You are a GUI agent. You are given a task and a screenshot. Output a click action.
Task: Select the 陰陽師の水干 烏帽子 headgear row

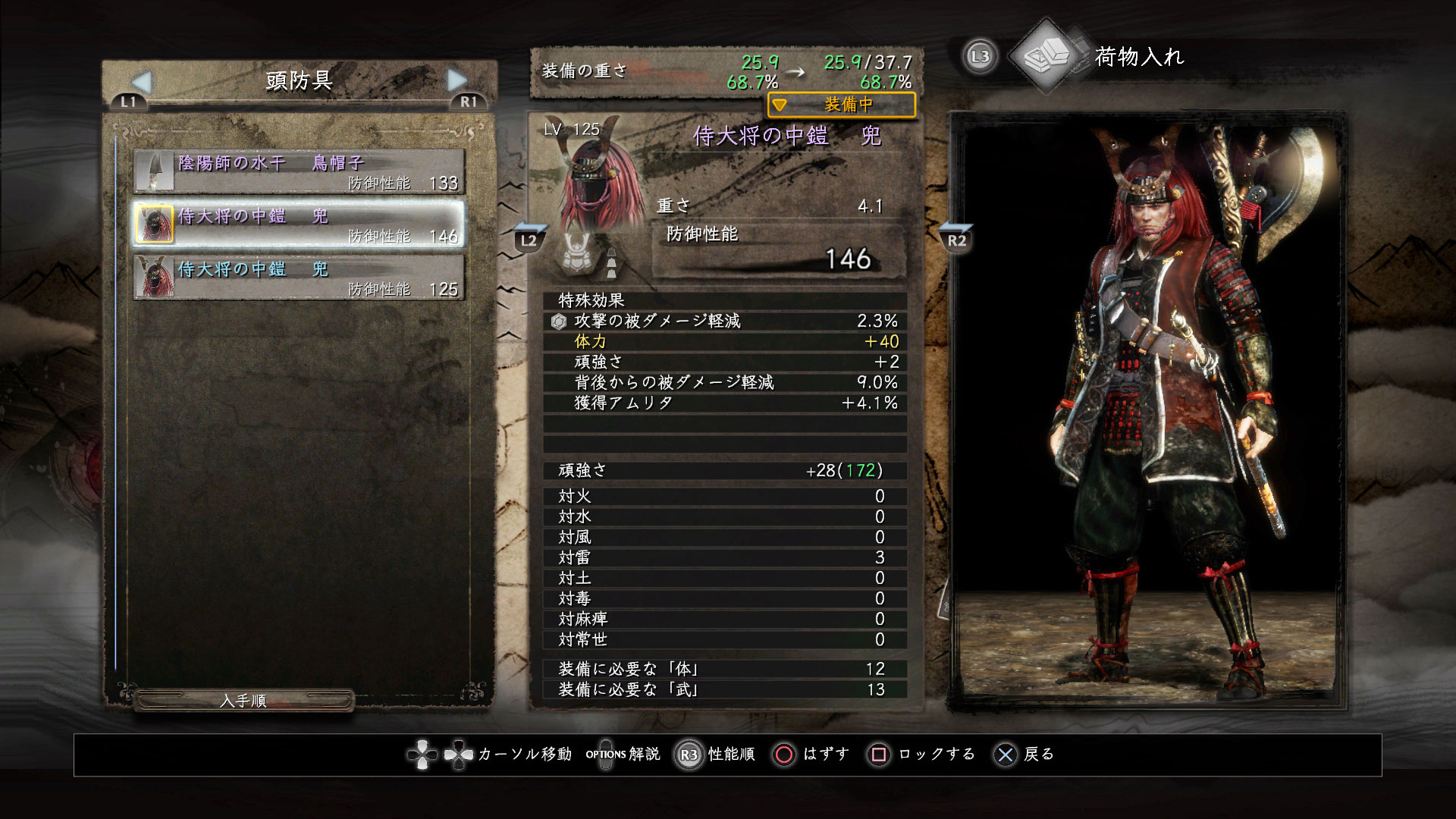coord(299,171)
